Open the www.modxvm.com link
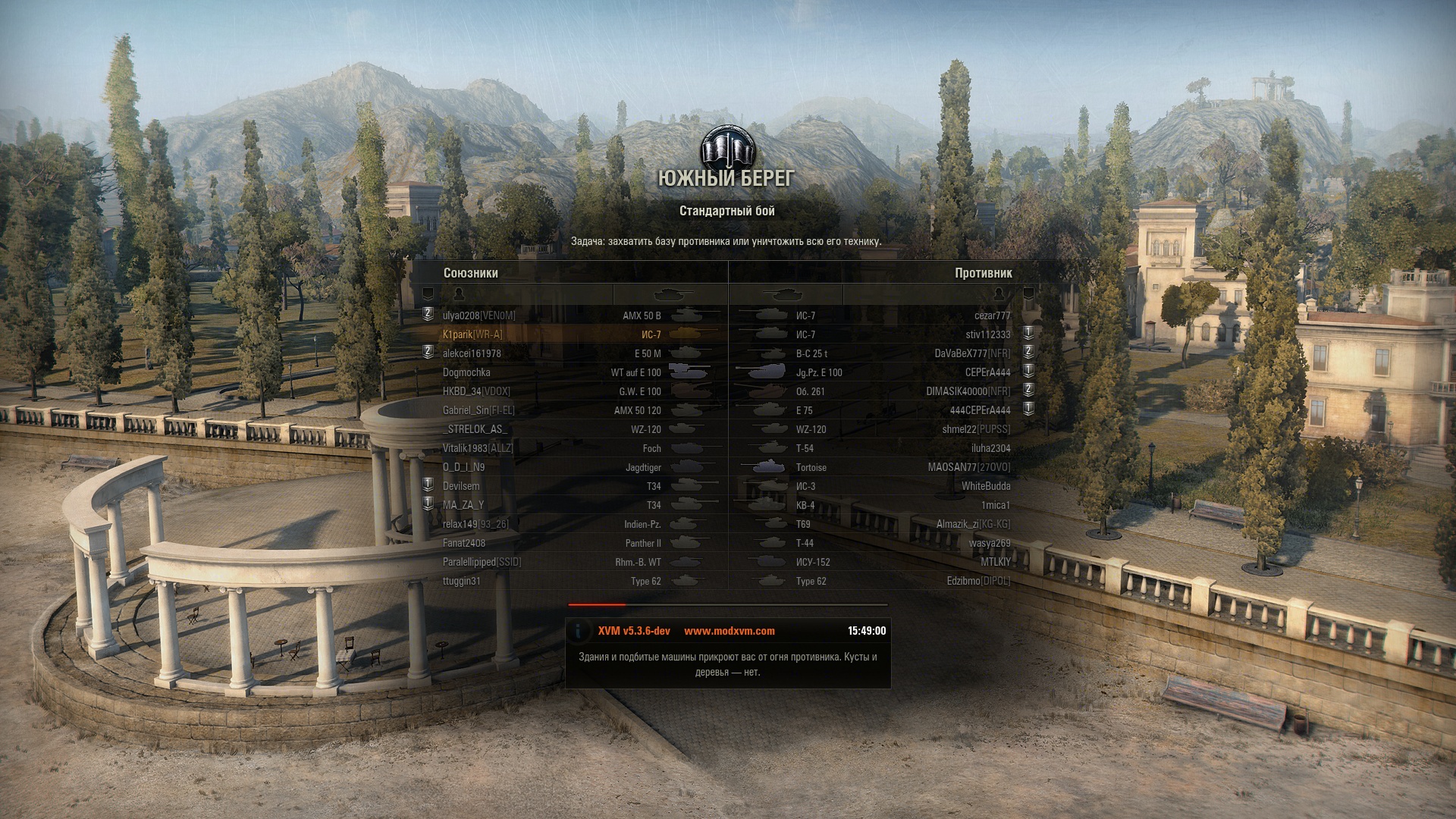Viewport: 1456px width, 819px height. [729, 631]
